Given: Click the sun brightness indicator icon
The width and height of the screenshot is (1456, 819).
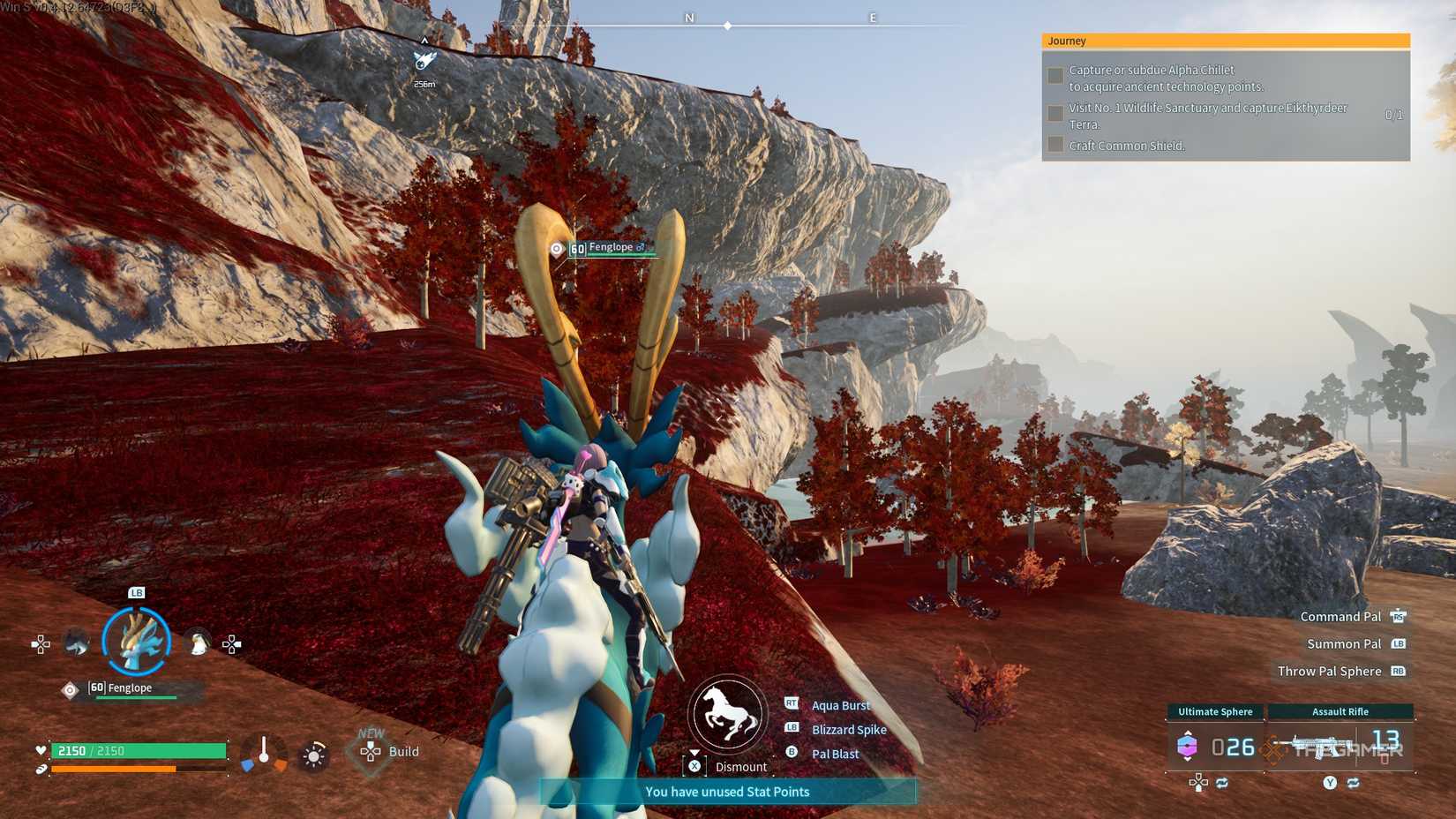Looking at the screenshot, I should (313, 756).
